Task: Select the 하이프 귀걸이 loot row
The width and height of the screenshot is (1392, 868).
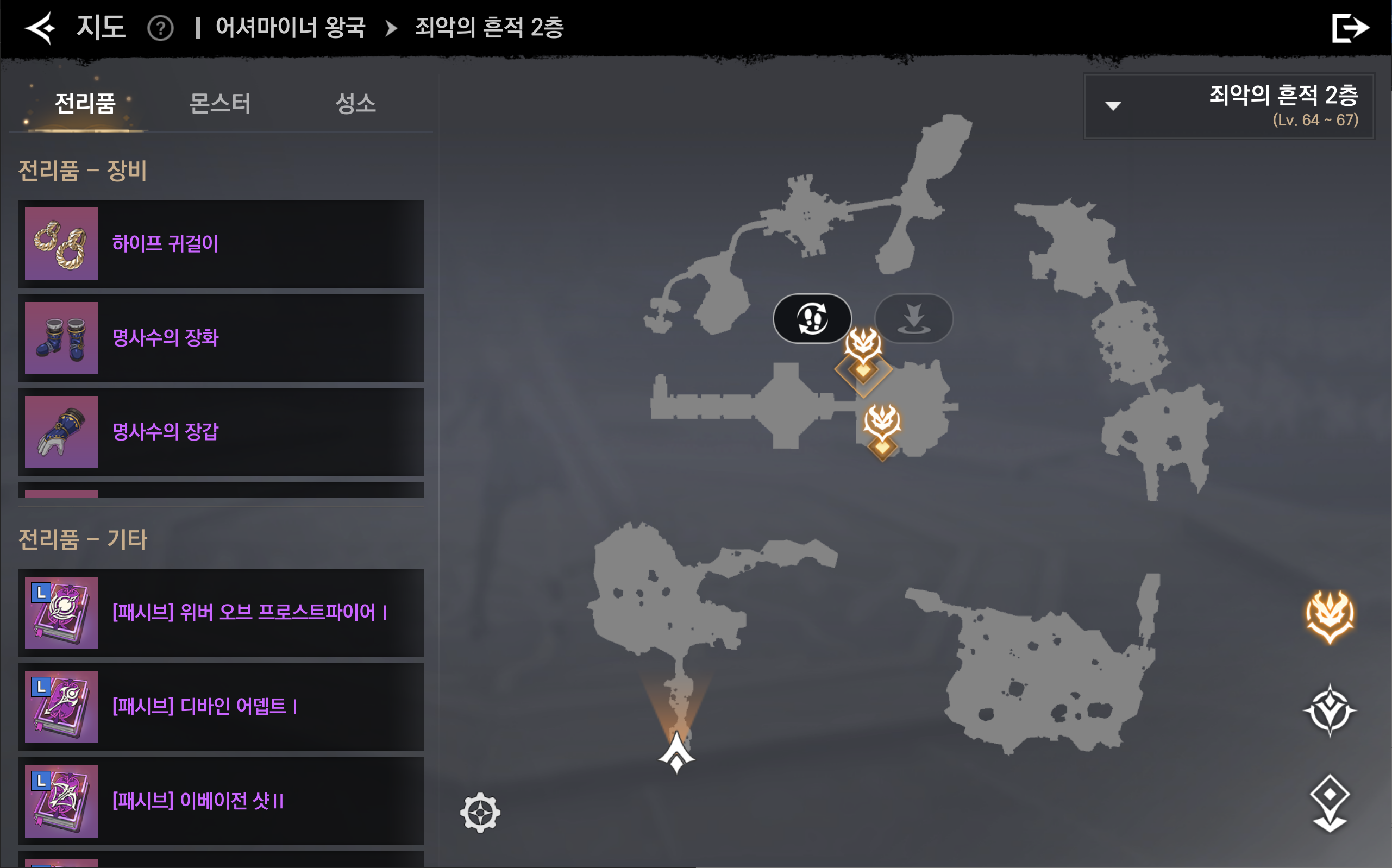Action: [221, 244]
